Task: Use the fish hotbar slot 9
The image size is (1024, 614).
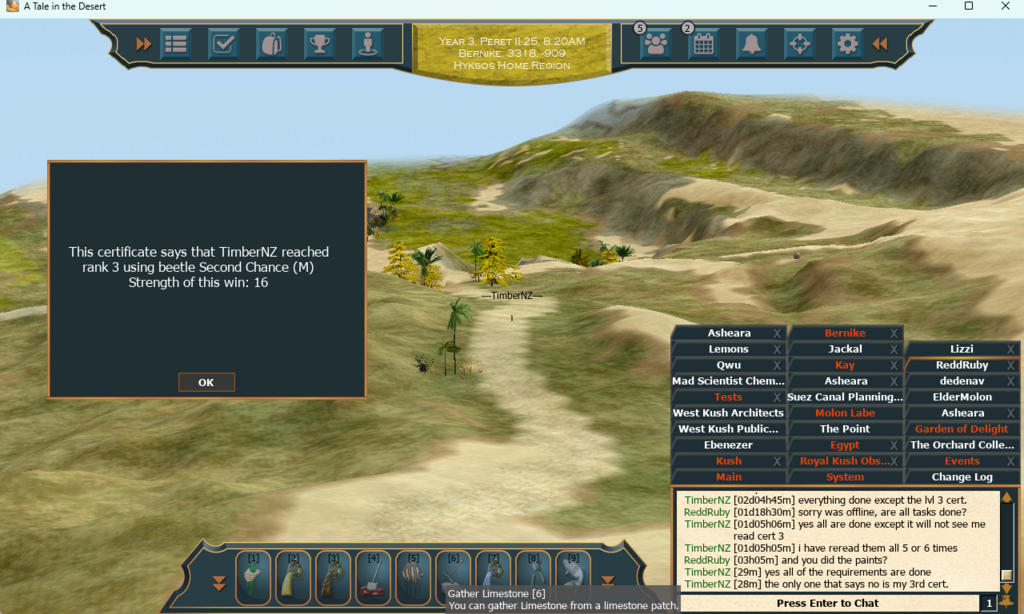Action: click(574, 580)
